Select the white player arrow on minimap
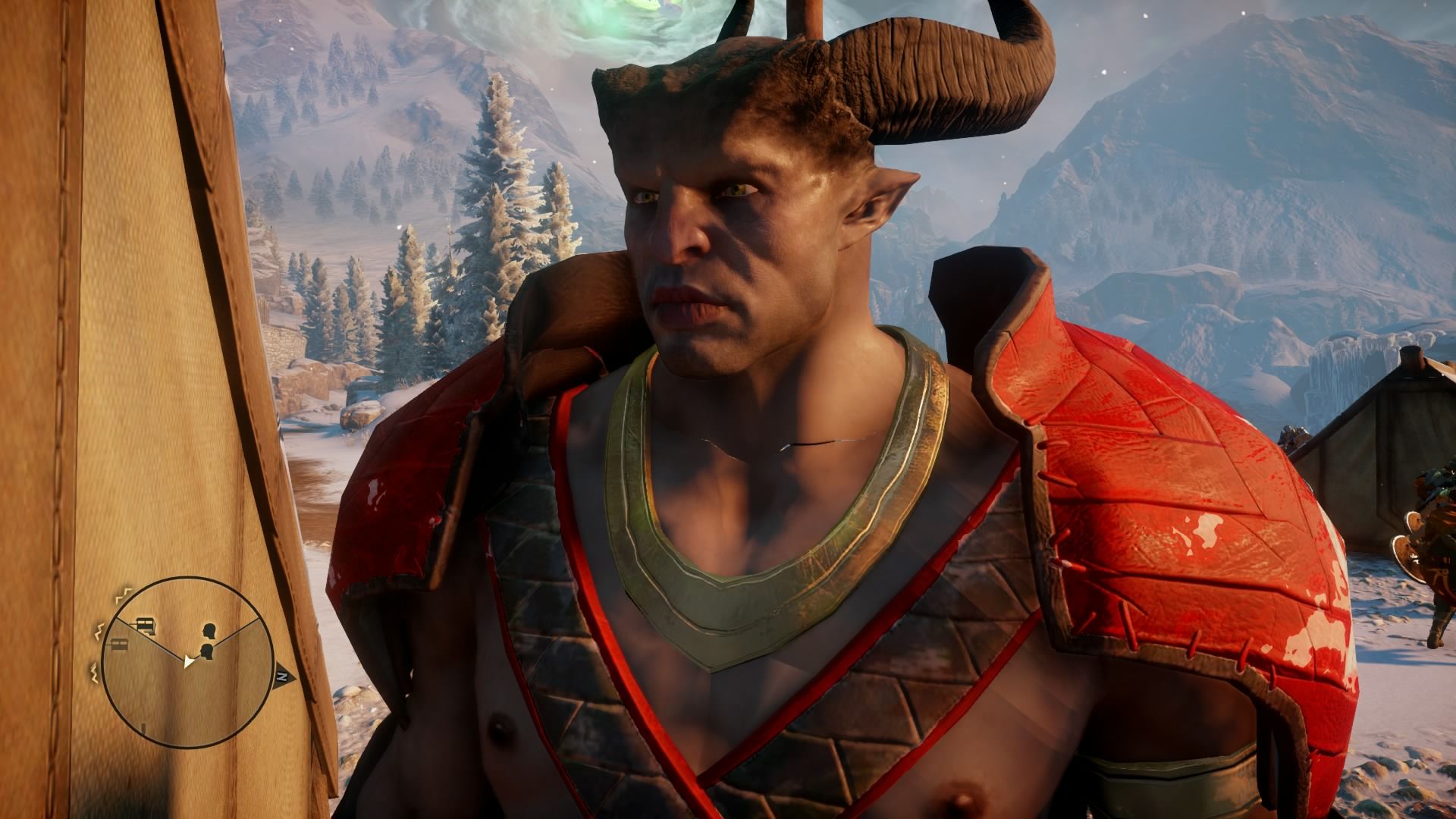 coord(188,661)
